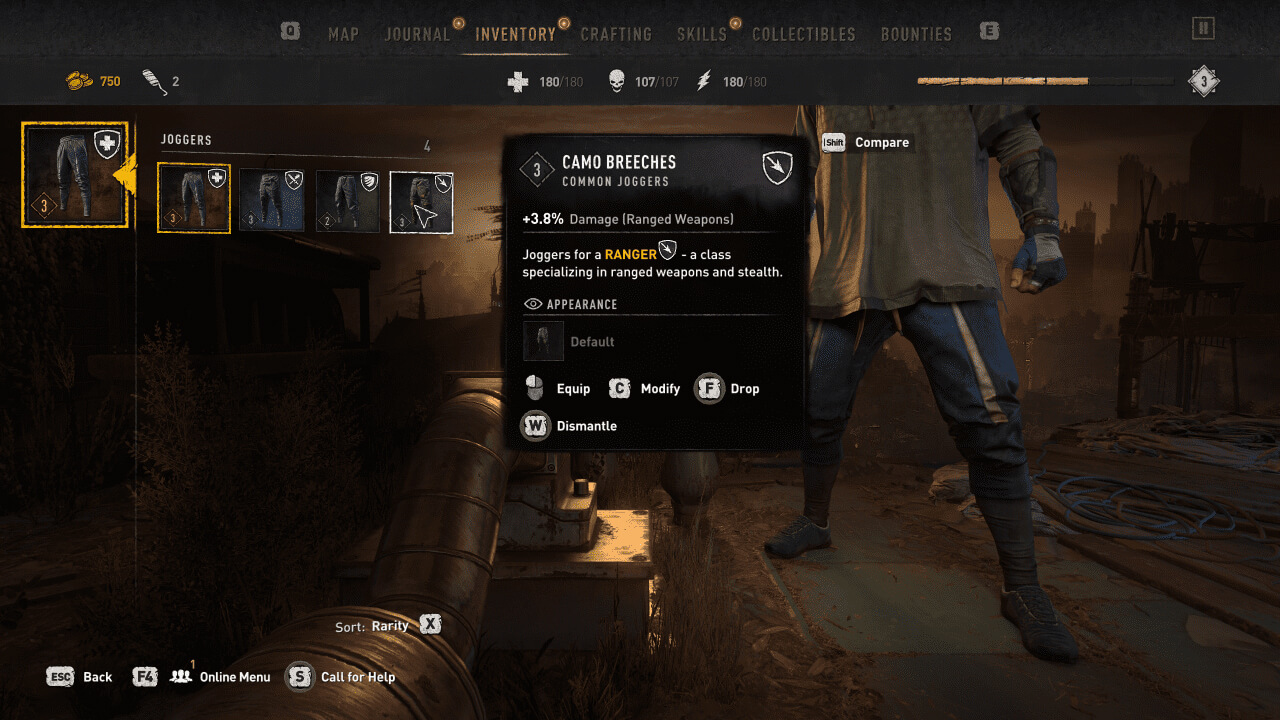Screen dimensions: 1280x720
Task: Open the Online Menu
Action: click(x=234, y=677)
